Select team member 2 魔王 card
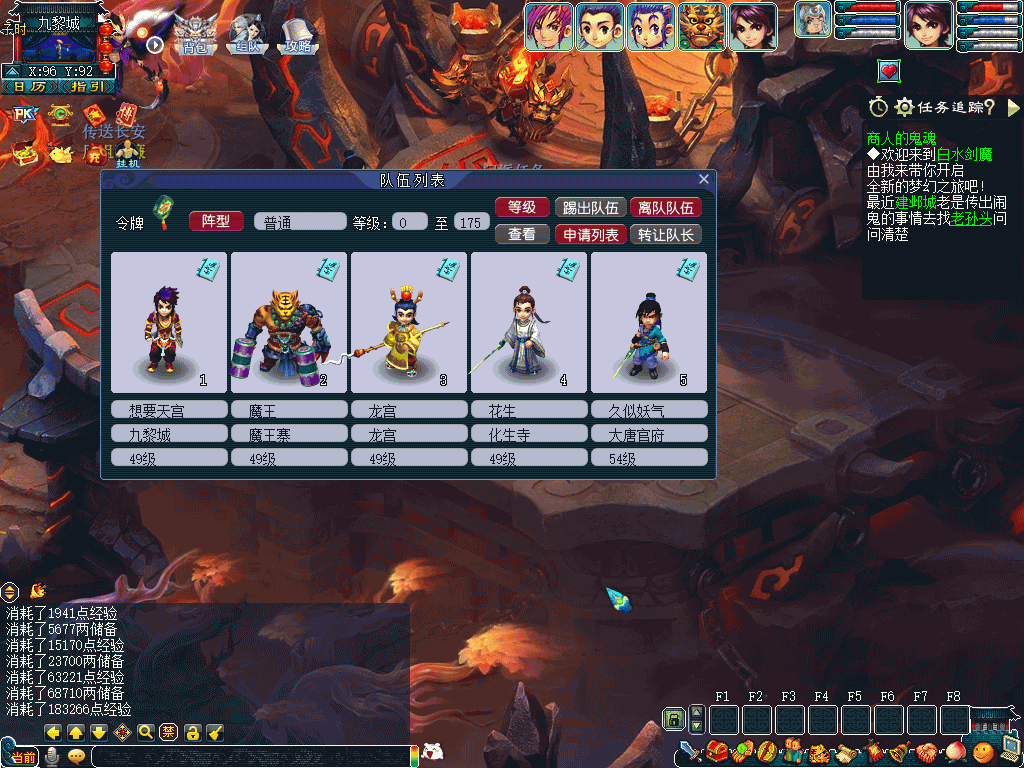The image size is (1024, 768). [289, 322]
